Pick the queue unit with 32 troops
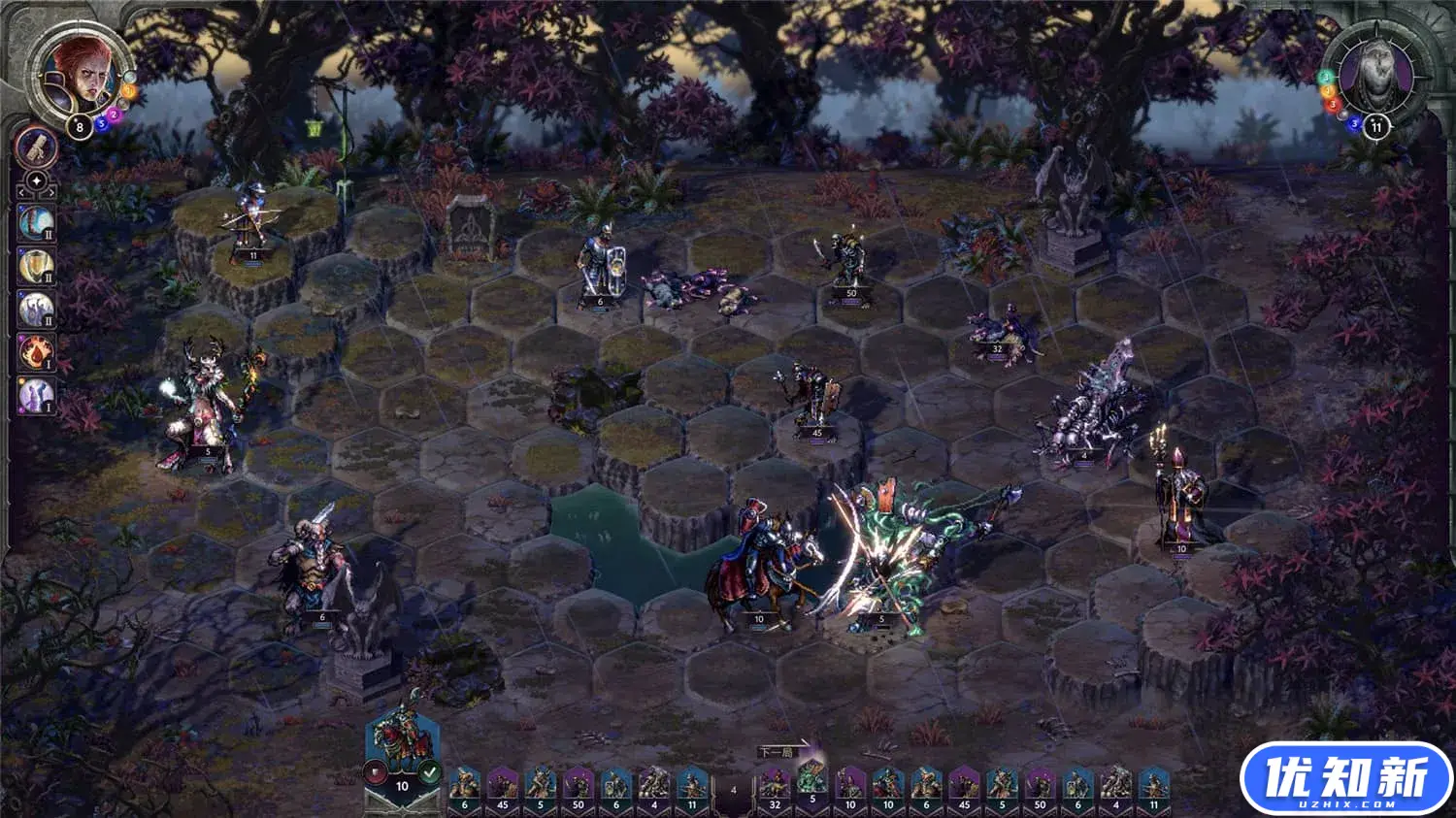Image resolution: width=1456 pixels, height=818 pixels. click(x=775, y=784)
